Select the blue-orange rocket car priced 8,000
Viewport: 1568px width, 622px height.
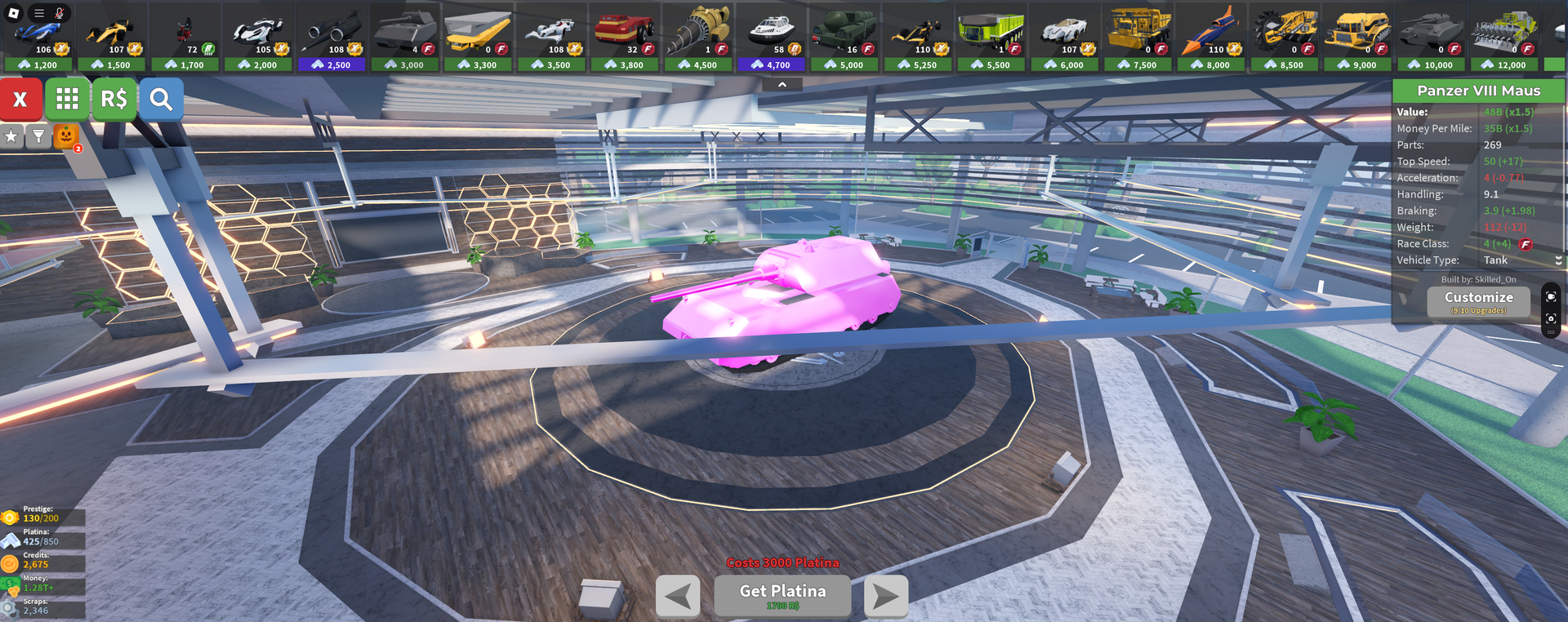[1211, 38]
